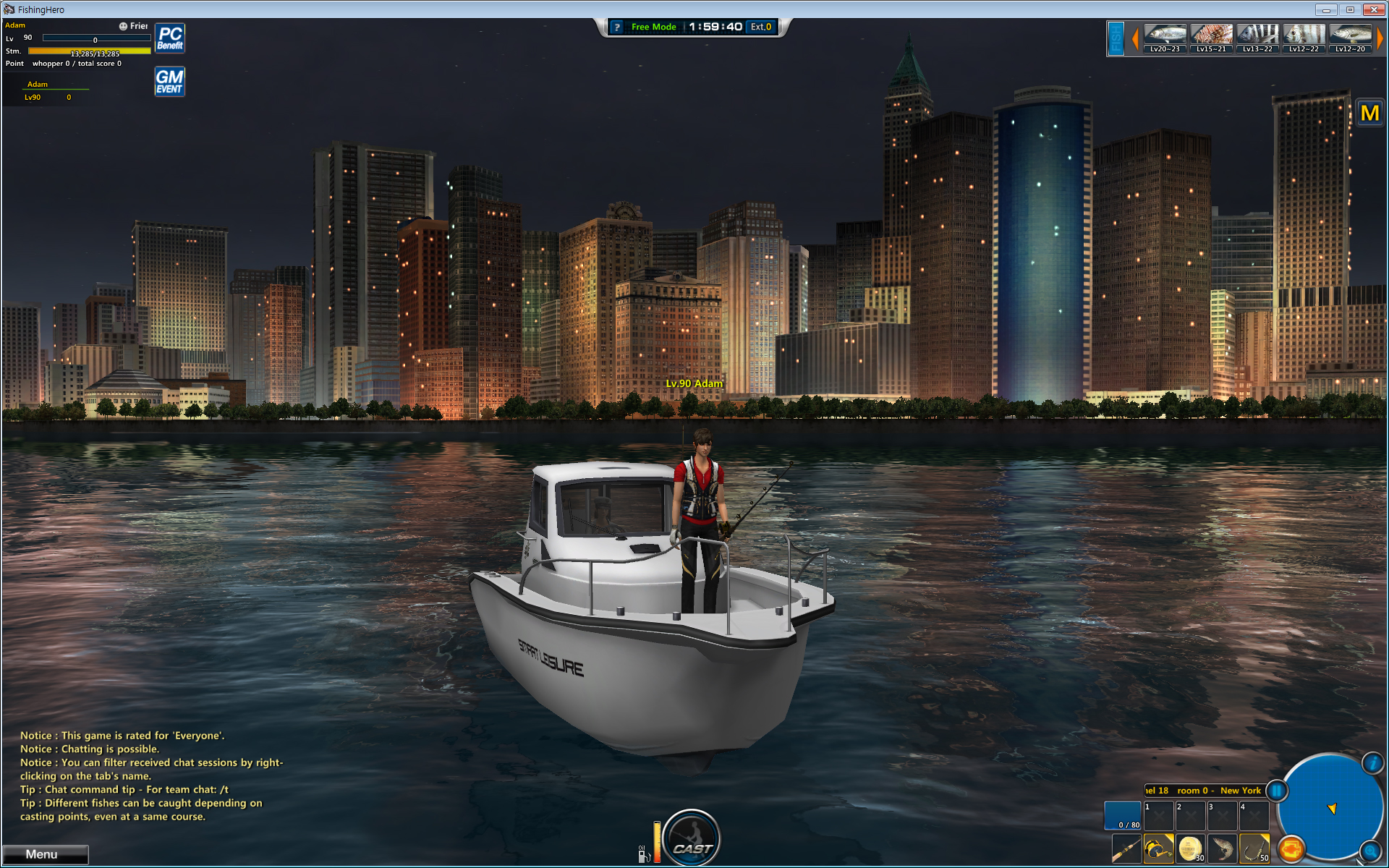Show next fish with the right orange arrow

[1380, 38]
